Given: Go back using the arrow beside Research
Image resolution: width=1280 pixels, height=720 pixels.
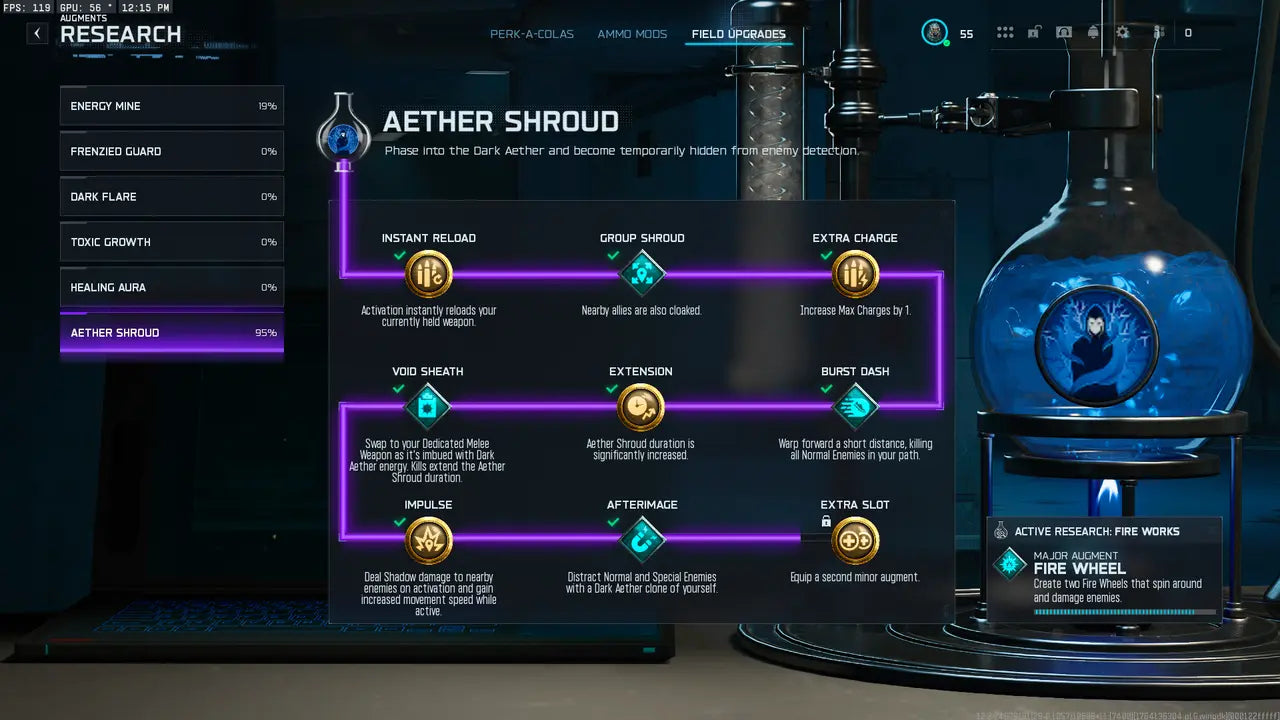Looking at the screenshot, I should coord(37,33).
